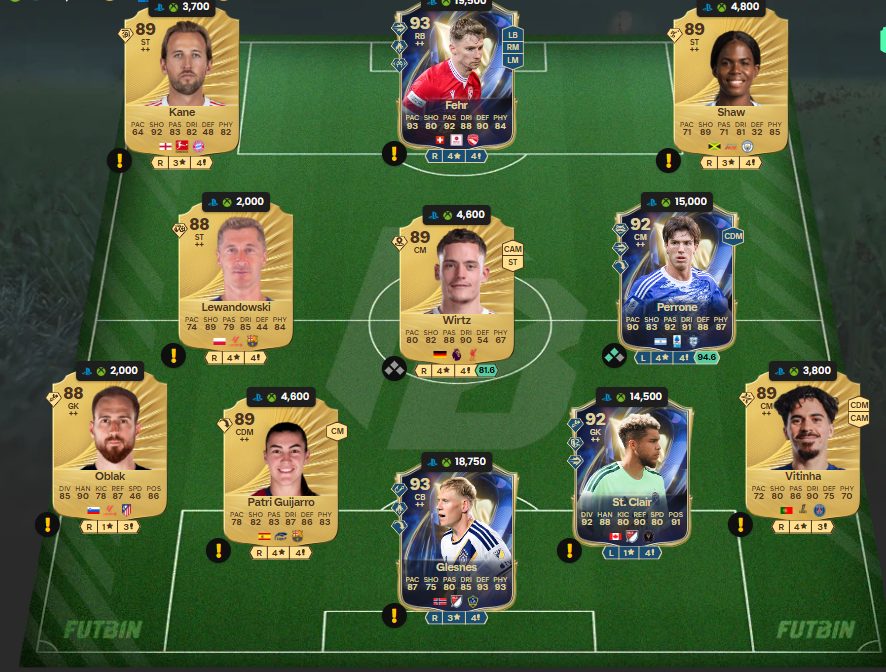This screenshot has width=886, height=672.
Task: Click the warning icon beside Shaw's card
Action: (667, 160)
